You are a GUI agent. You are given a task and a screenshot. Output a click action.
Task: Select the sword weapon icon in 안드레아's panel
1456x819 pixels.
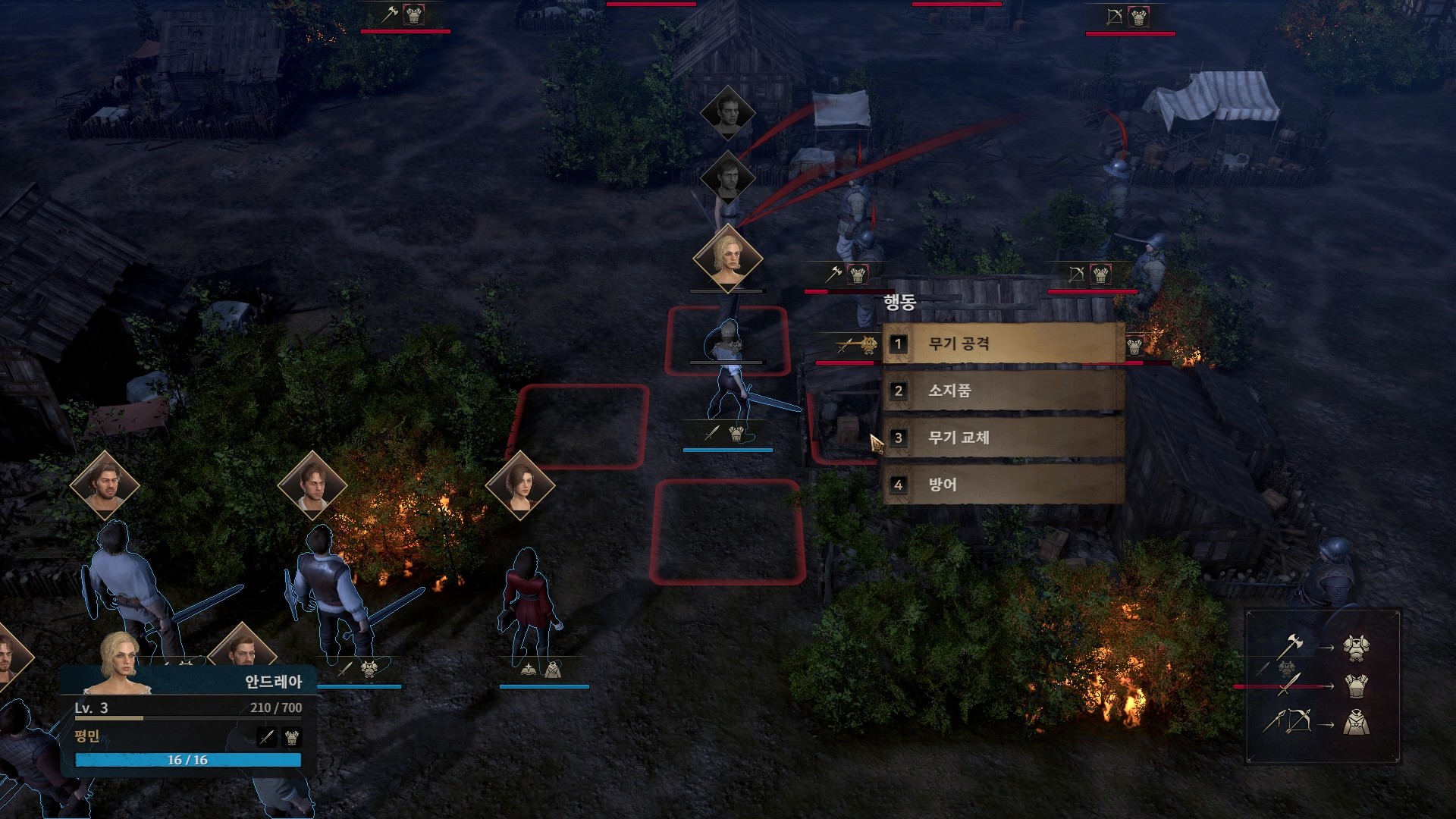pos(267,736)
